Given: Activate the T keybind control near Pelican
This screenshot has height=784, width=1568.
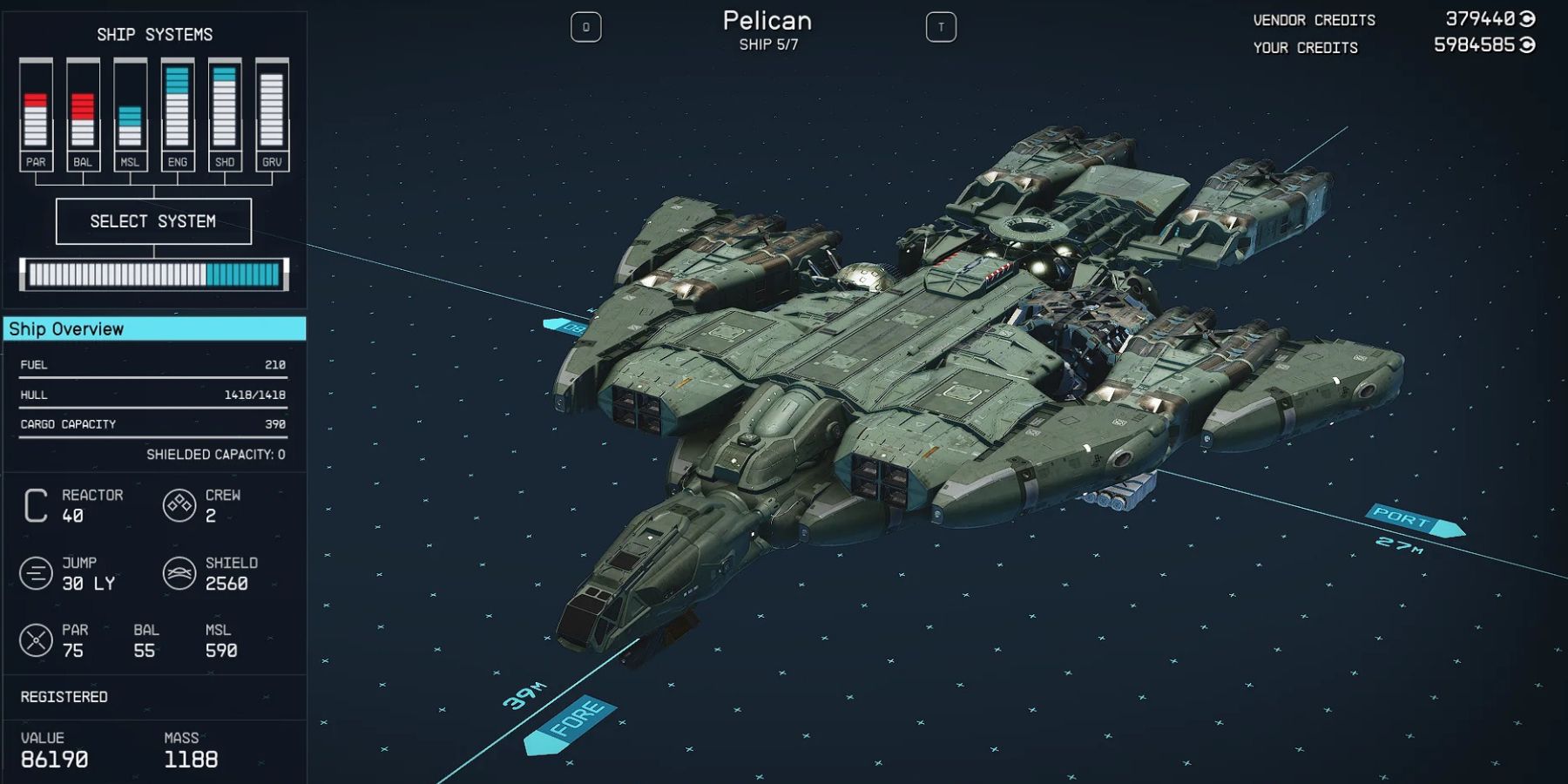Looking at the screenshot, I should point(943,26).
